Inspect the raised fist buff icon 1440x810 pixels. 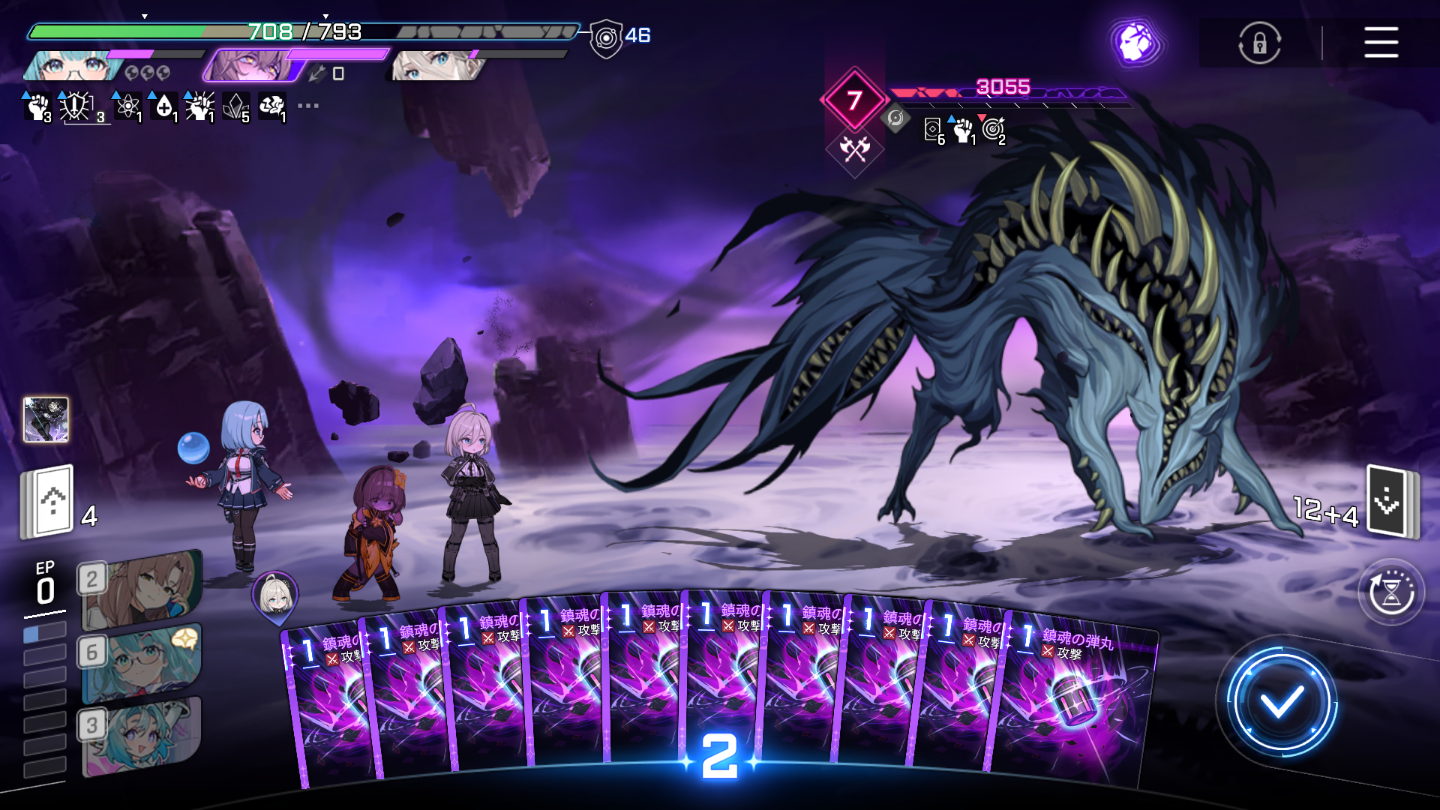tap(37, 105)
